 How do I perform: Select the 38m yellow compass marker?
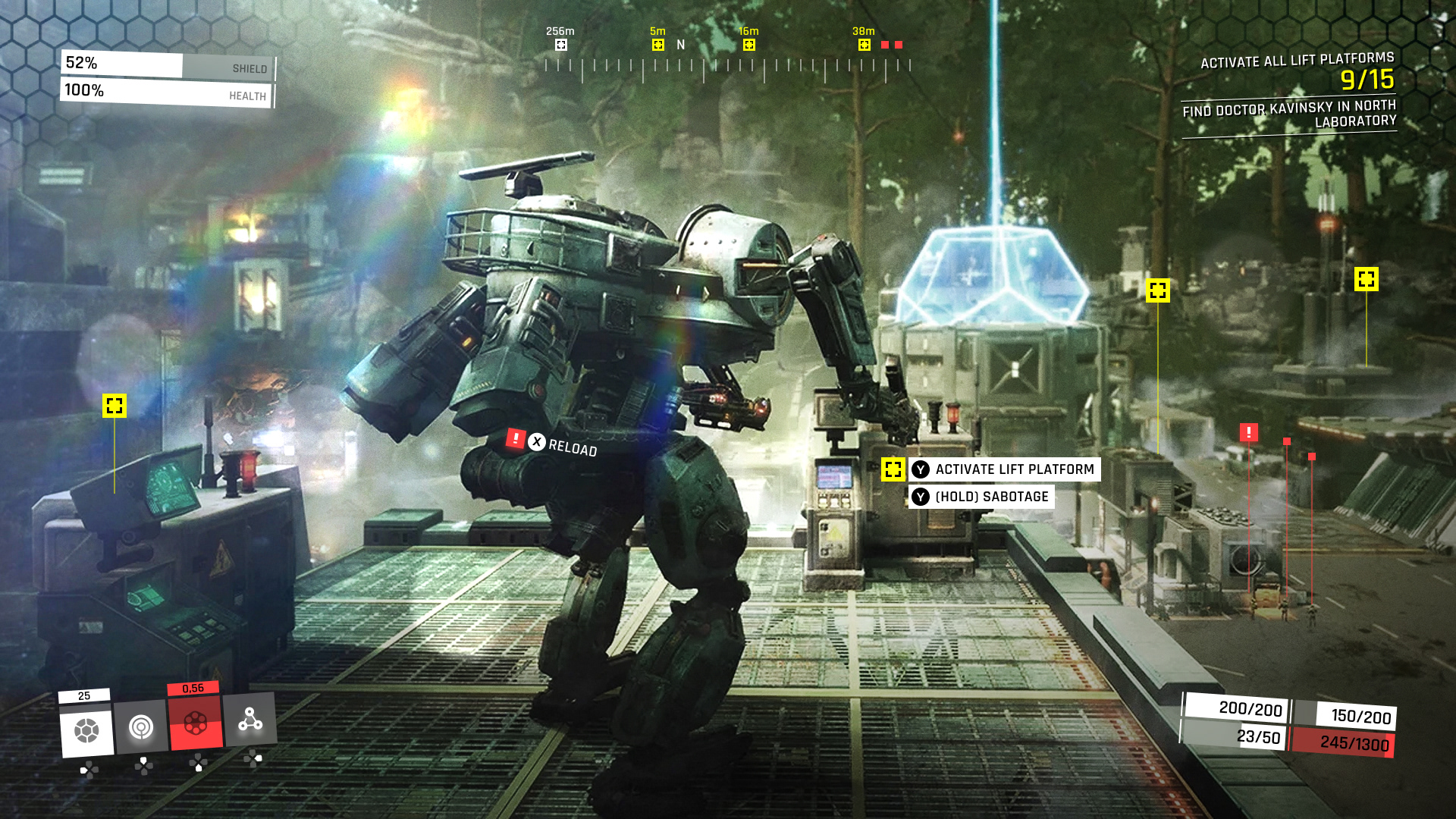pos(864,45)
